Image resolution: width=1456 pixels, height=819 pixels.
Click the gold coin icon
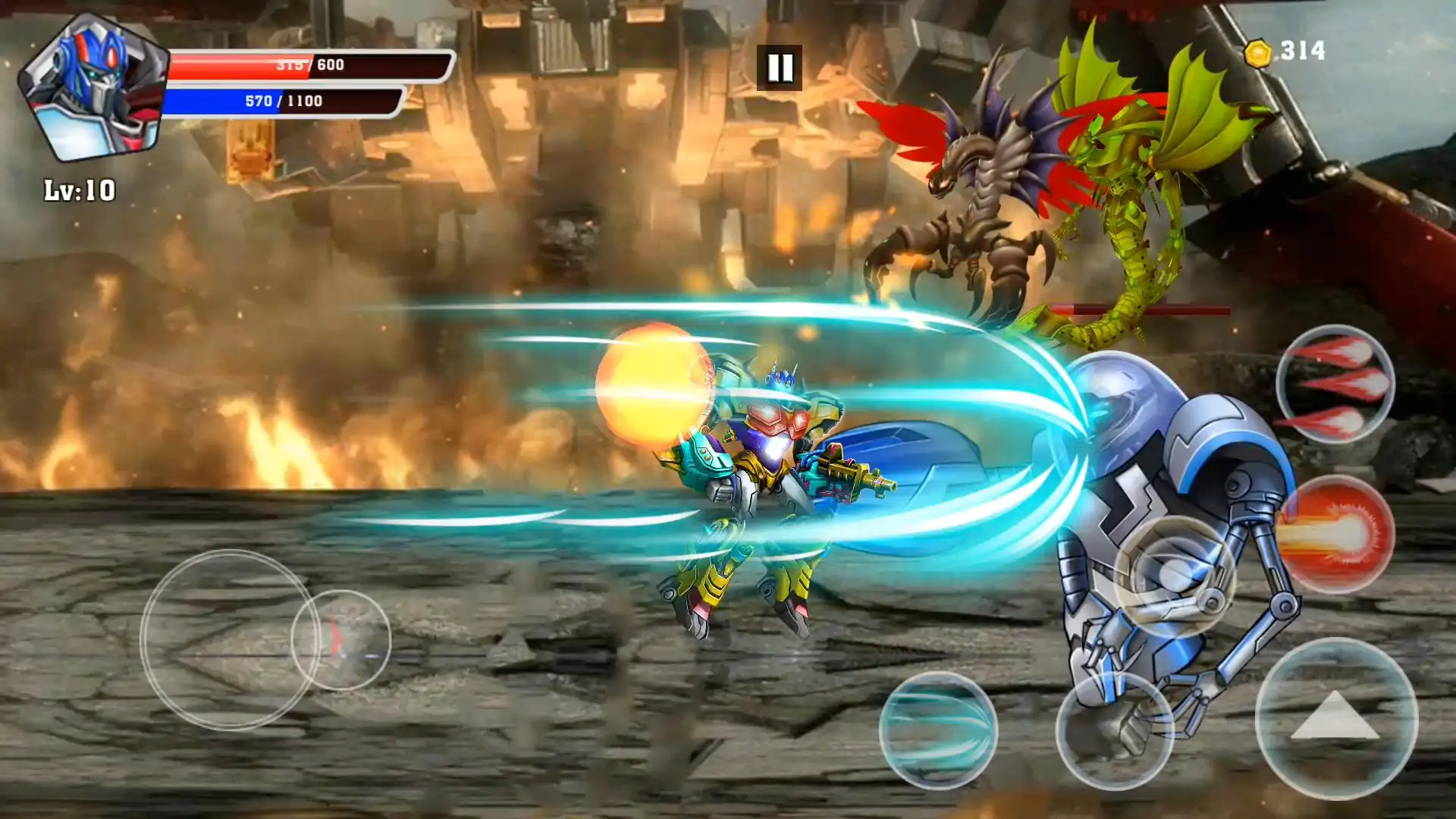(x=1258, y=53)
